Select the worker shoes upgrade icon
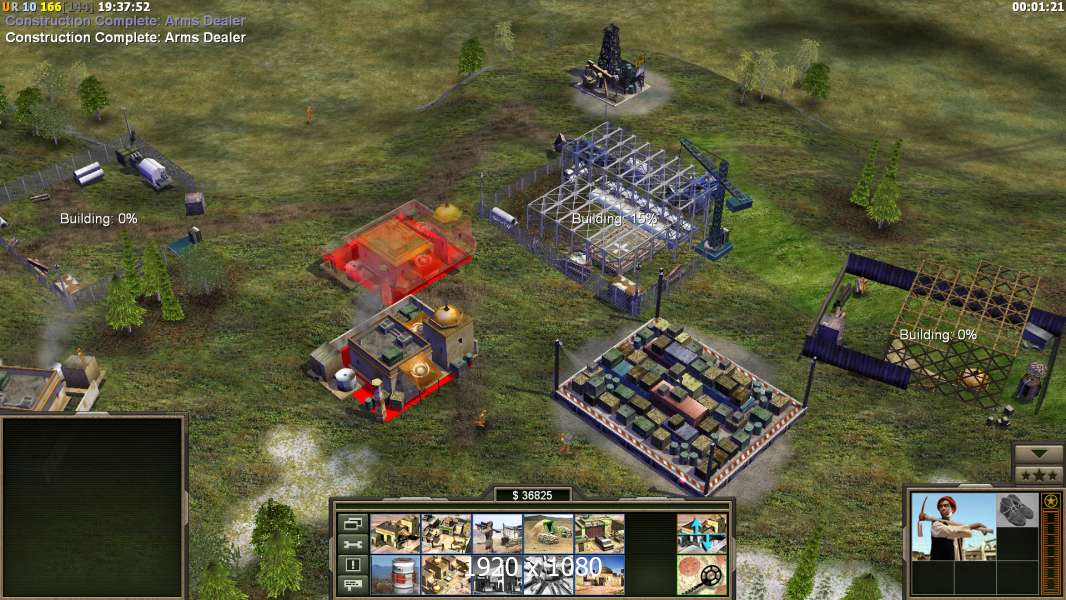The width and height of the screenshot is (1066, 600). [1018, 508]
